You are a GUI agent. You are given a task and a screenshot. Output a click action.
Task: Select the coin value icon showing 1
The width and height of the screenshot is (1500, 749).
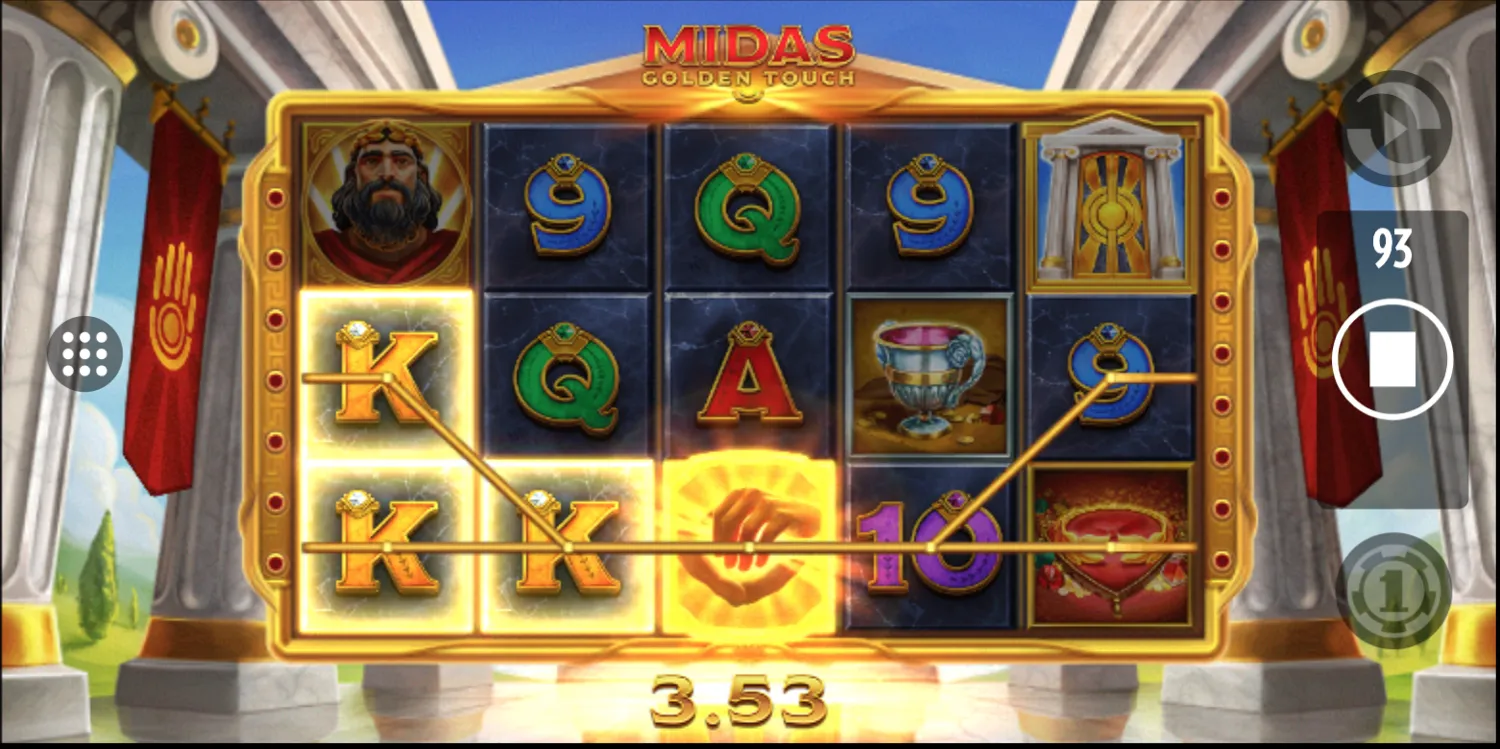click(1393, 592)
